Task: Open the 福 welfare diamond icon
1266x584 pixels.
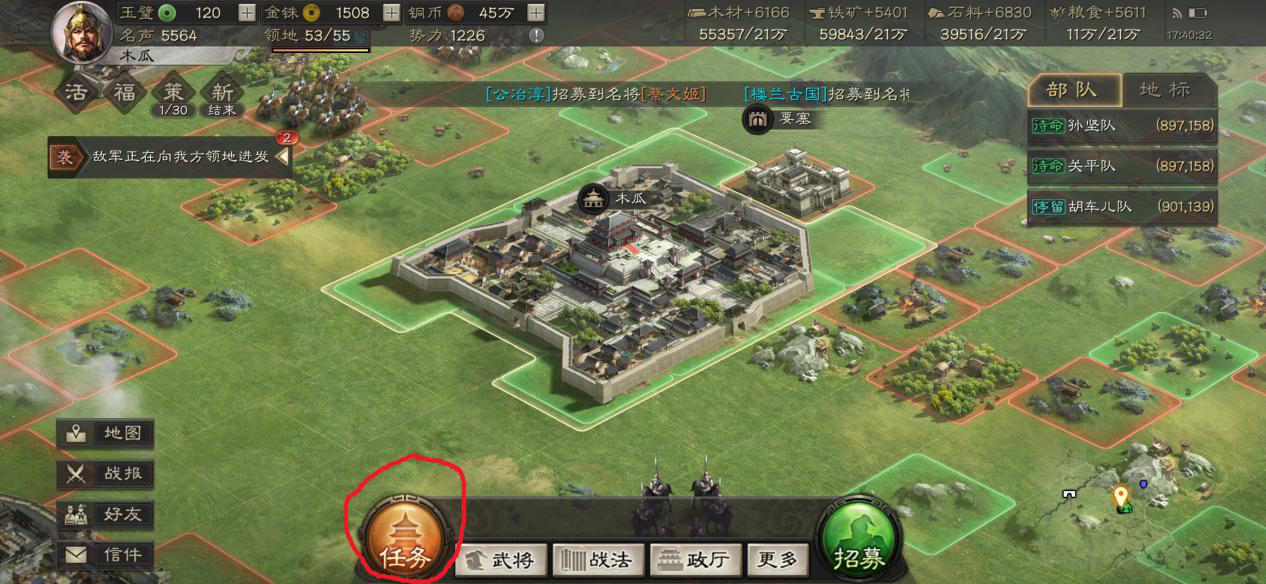Action: 124,95
